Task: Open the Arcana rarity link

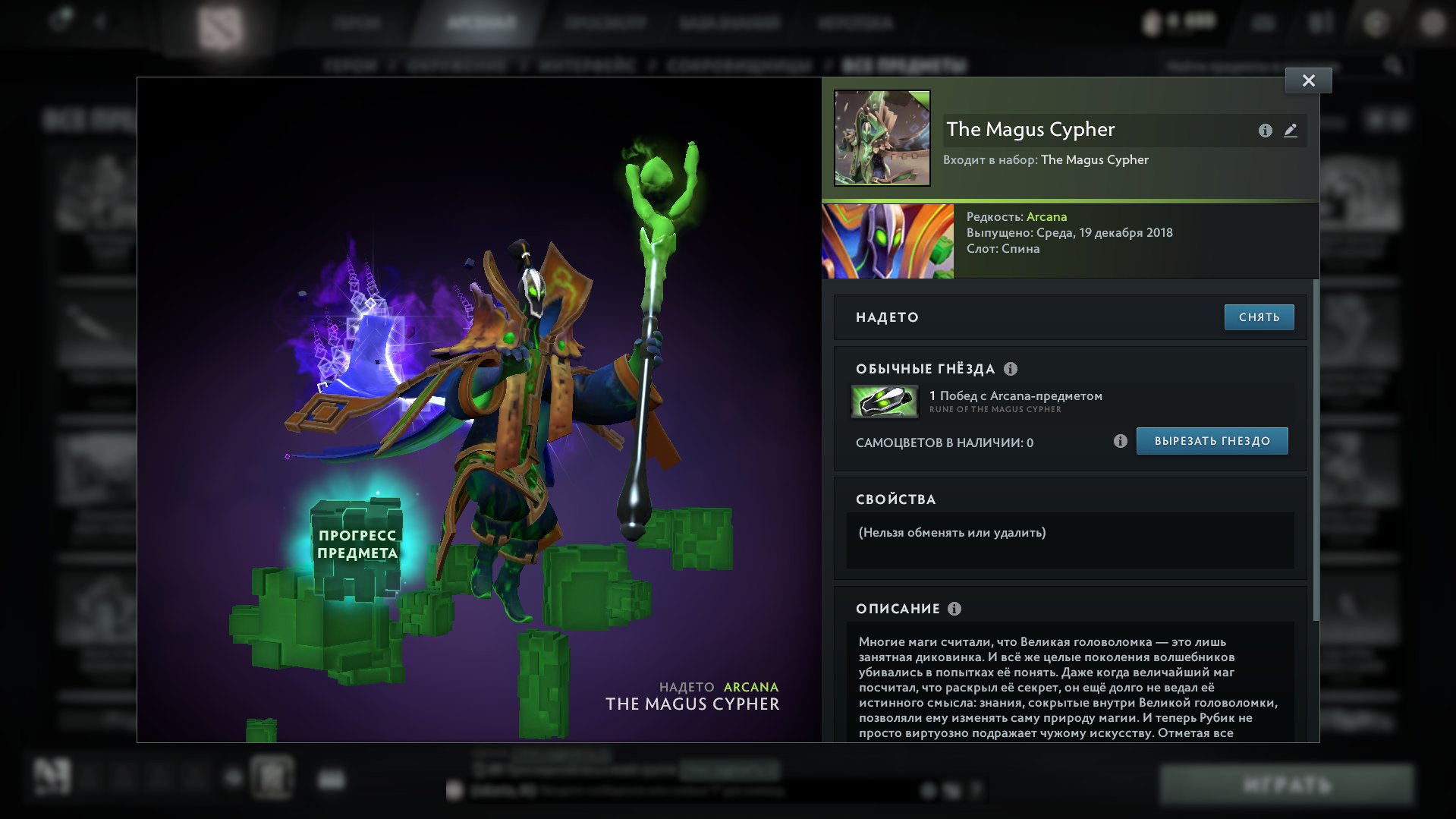Action: (x=1046, y=216)
